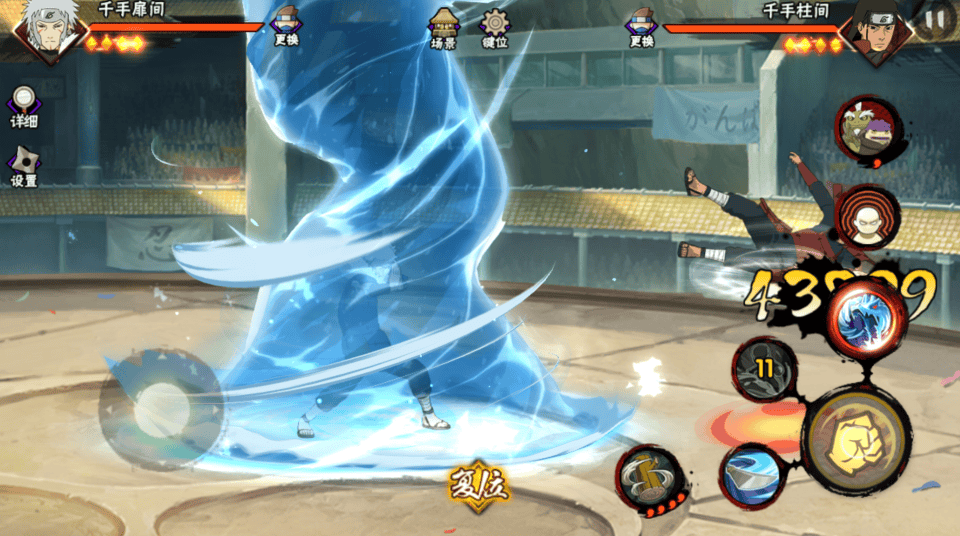Pause the training match

935,17
